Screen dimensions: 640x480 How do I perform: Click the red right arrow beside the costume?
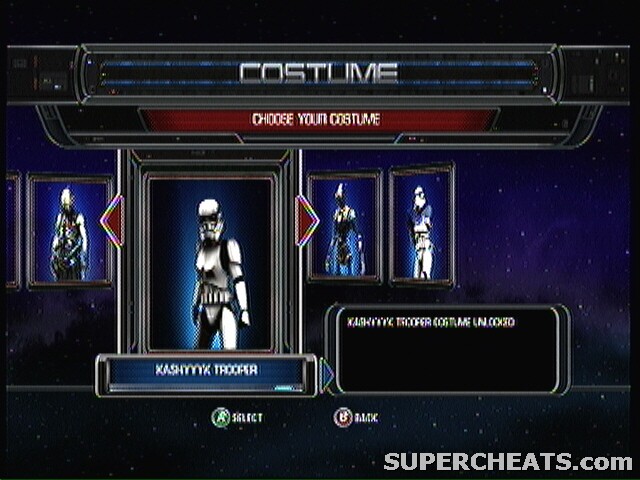click(x=307, y=220)
